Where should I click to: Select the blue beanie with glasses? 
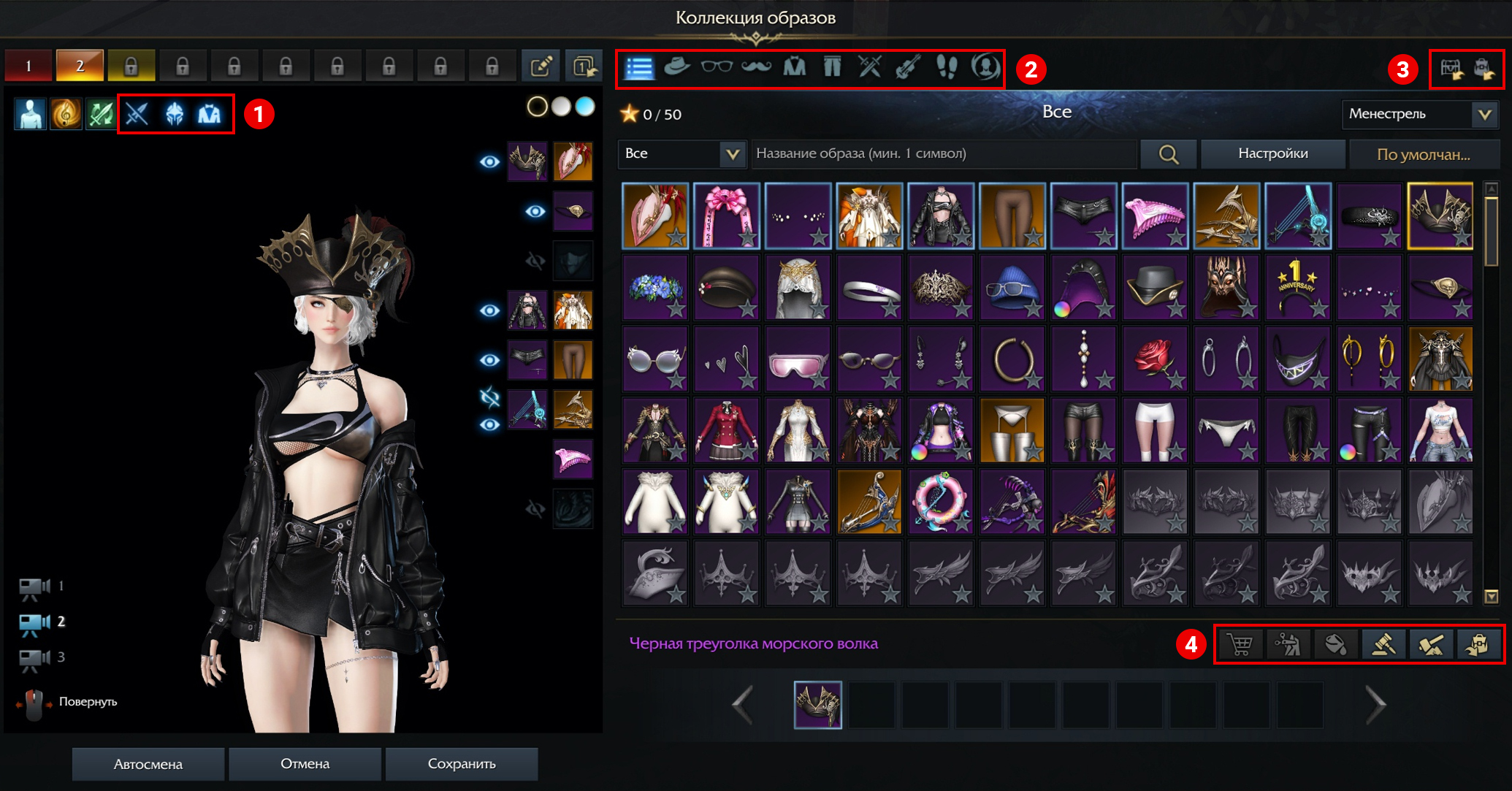click(x=1012, y=288)
